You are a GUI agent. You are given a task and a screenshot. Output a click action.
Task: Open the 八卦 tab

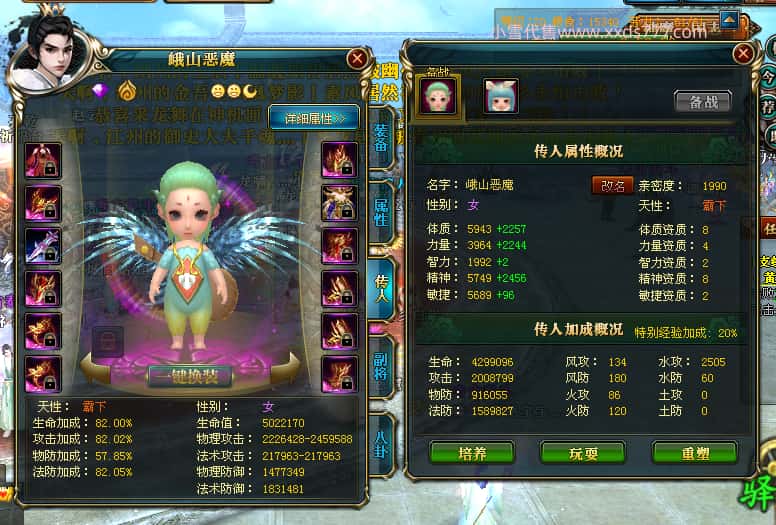point(381,442)
